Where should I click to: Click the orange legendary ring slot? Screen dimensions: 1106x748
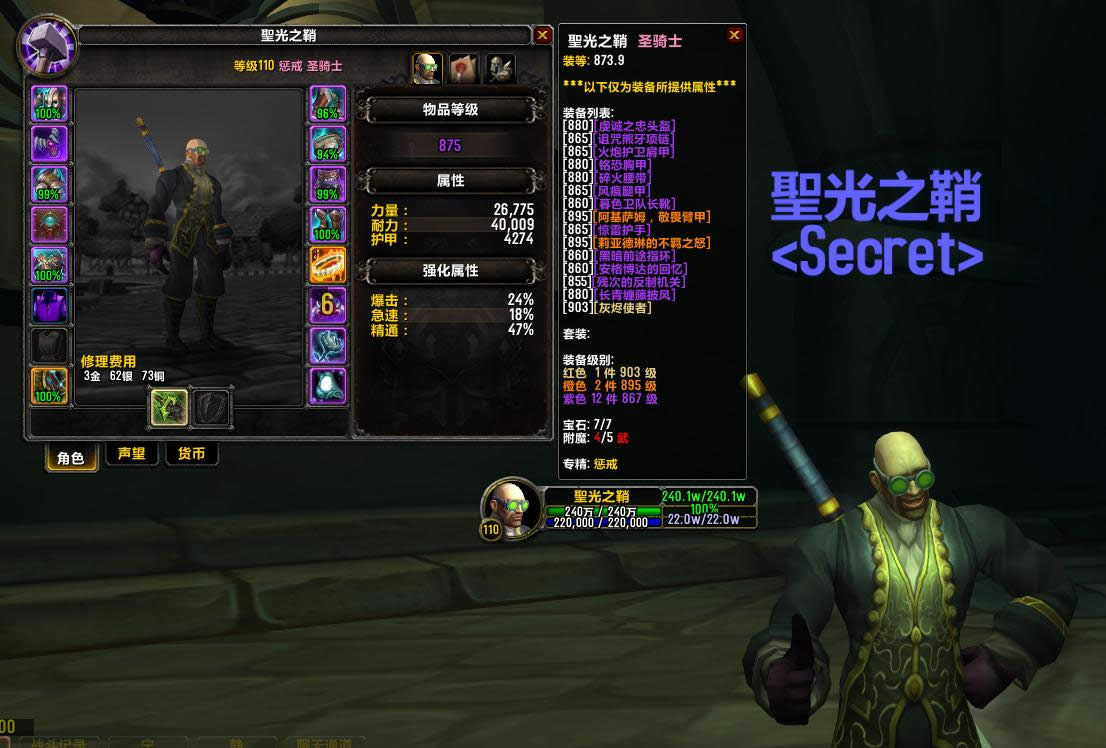tap(328, 266)
